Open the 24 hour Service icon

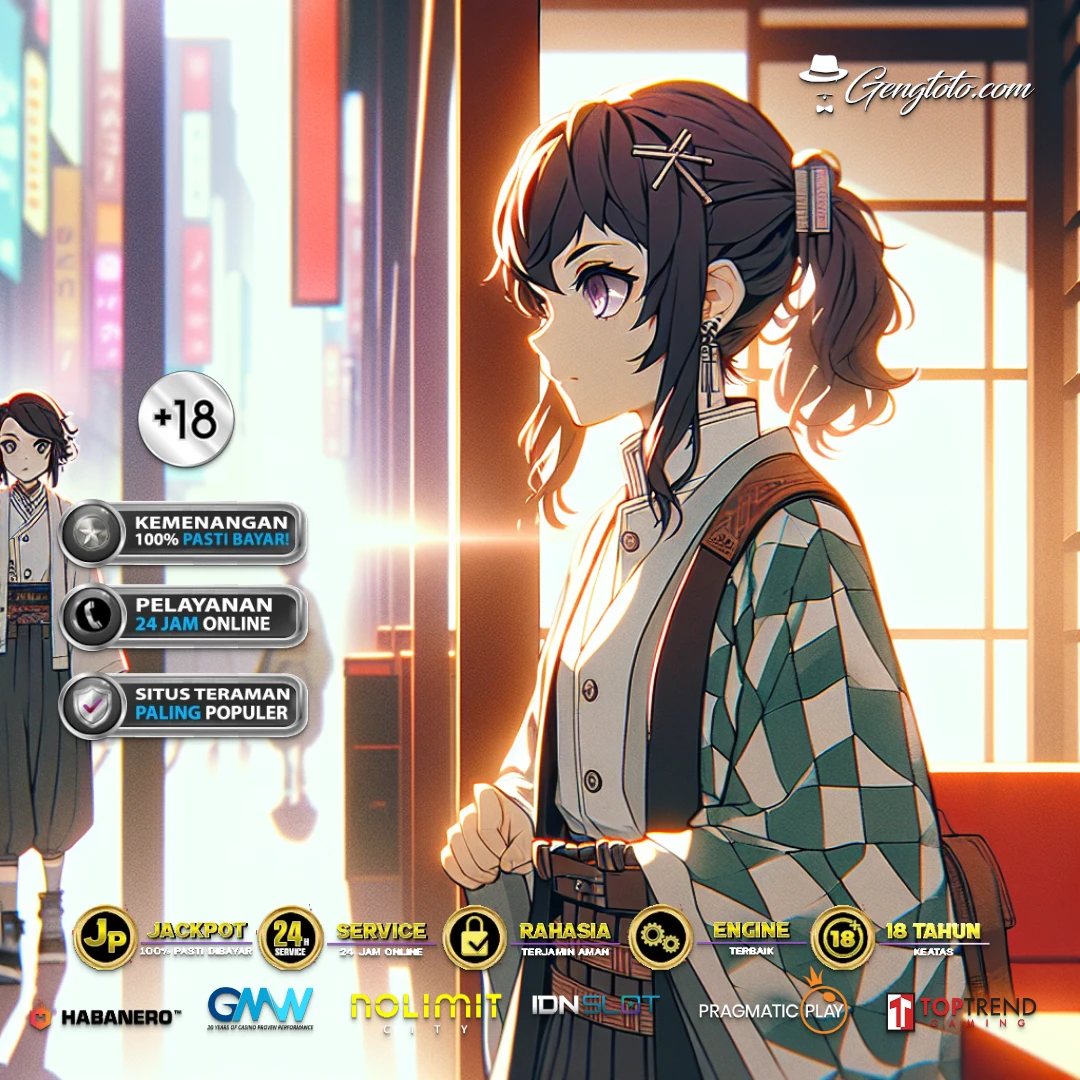tap(290, 939)
